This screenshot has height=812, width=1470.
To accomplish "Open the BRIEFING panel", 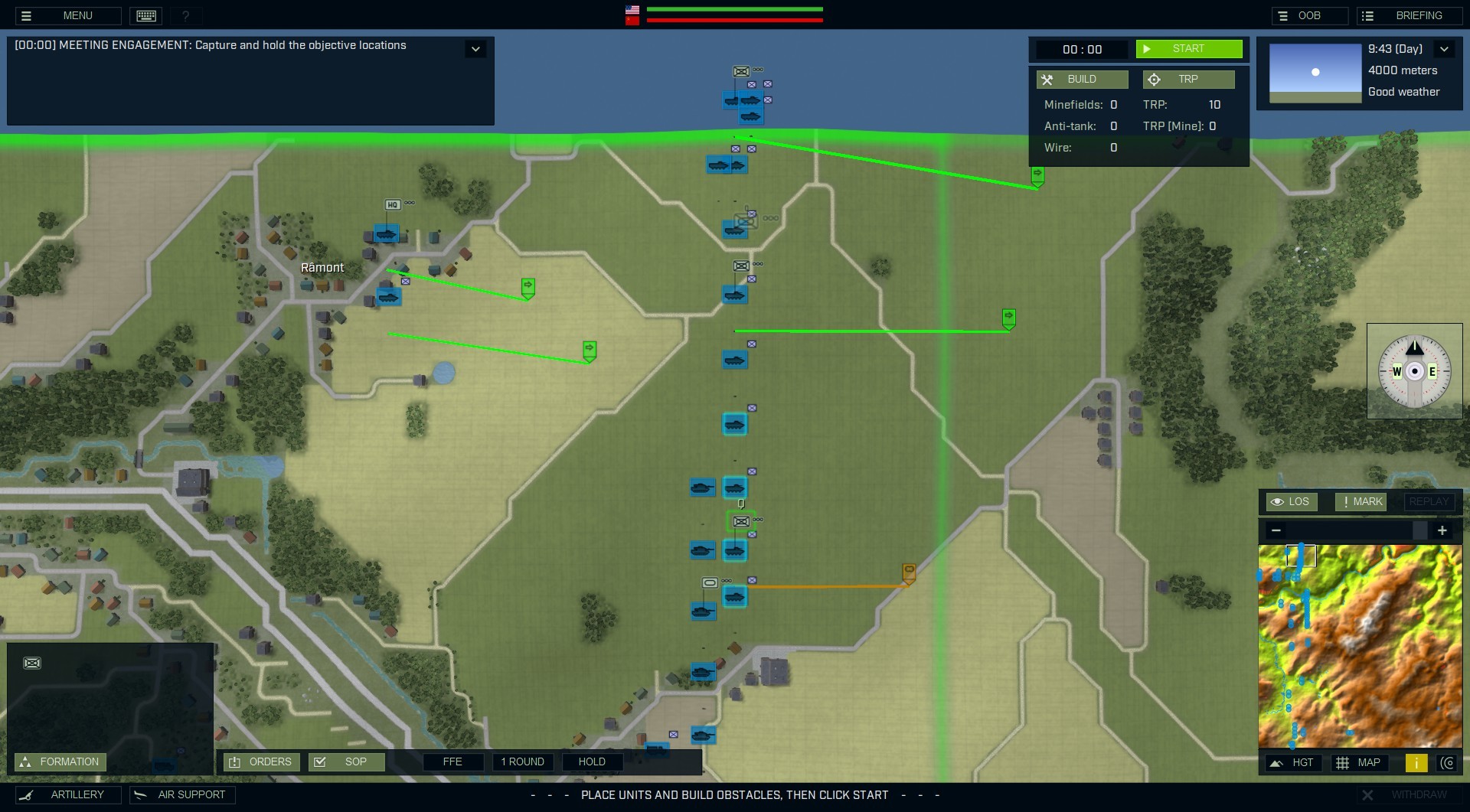I will [1409, 15].
